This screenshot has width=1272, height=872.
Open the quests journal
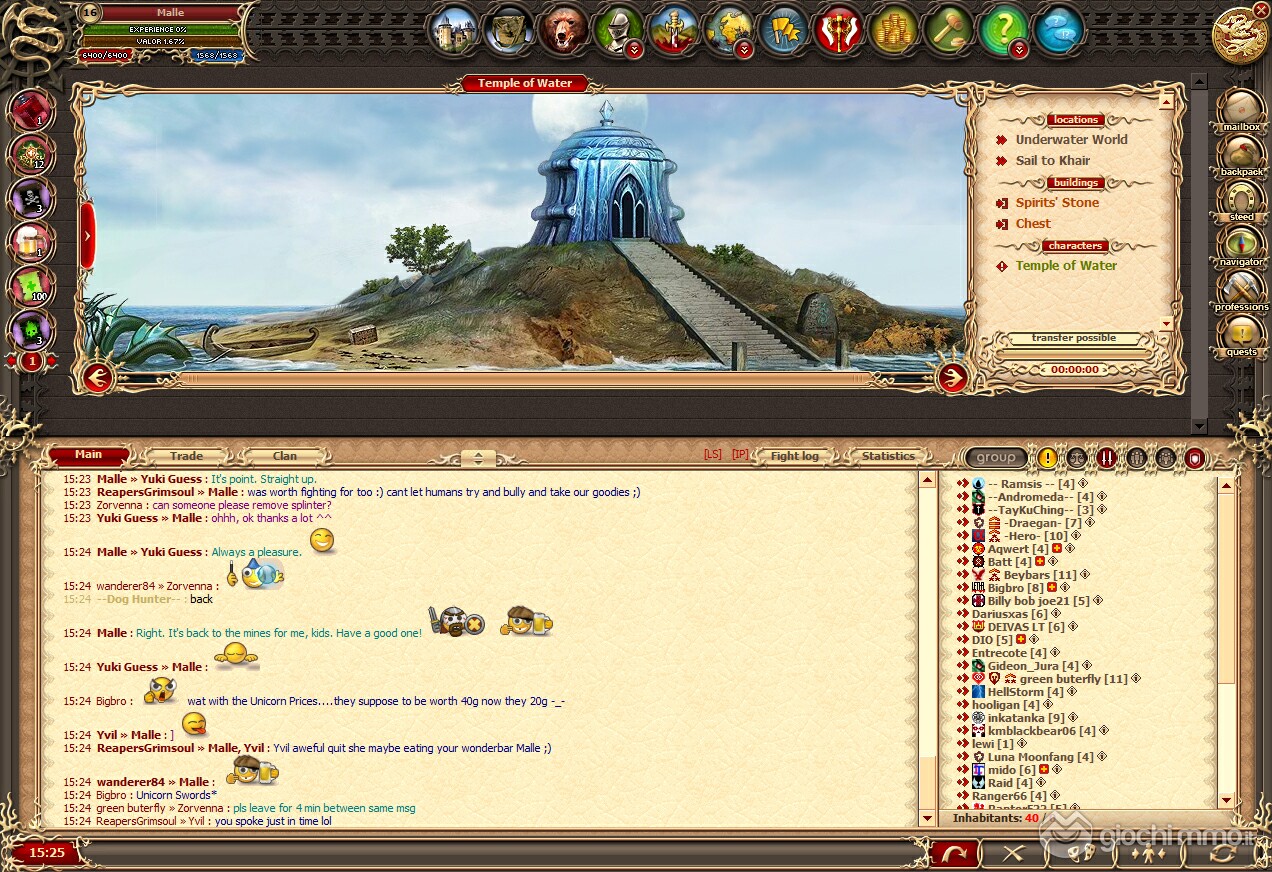pyautogui.click(x=1241, y=335)
